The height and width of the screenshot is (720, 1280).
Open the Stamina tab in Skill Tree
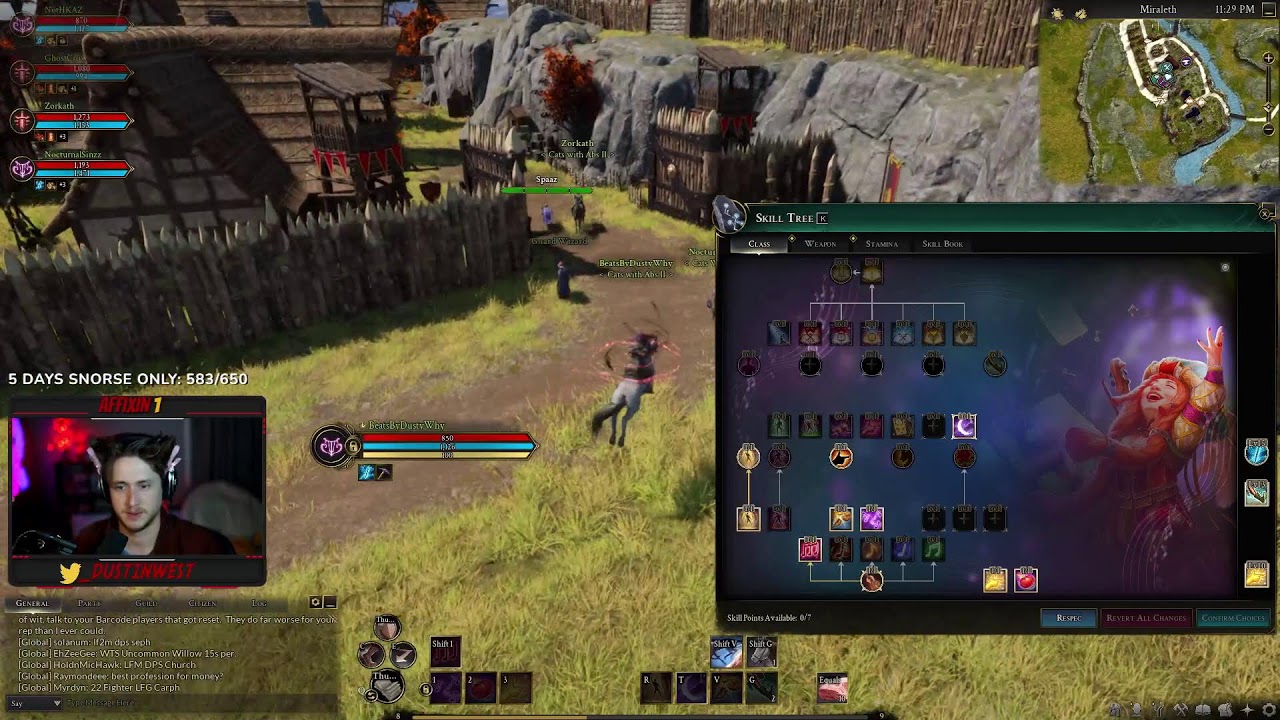pyautogui.click(x=881, y=244)
